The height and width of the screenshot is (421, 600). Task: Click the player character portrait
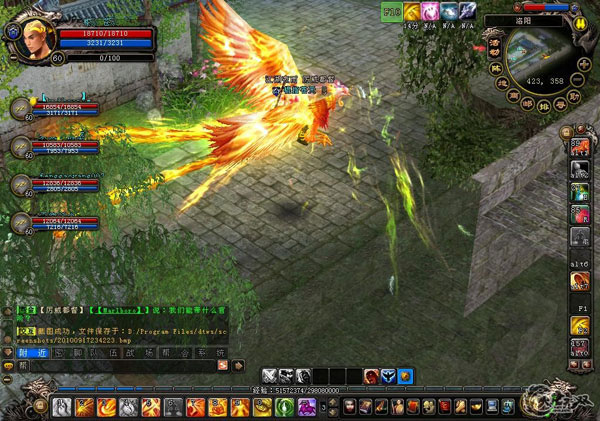(21, 30)
